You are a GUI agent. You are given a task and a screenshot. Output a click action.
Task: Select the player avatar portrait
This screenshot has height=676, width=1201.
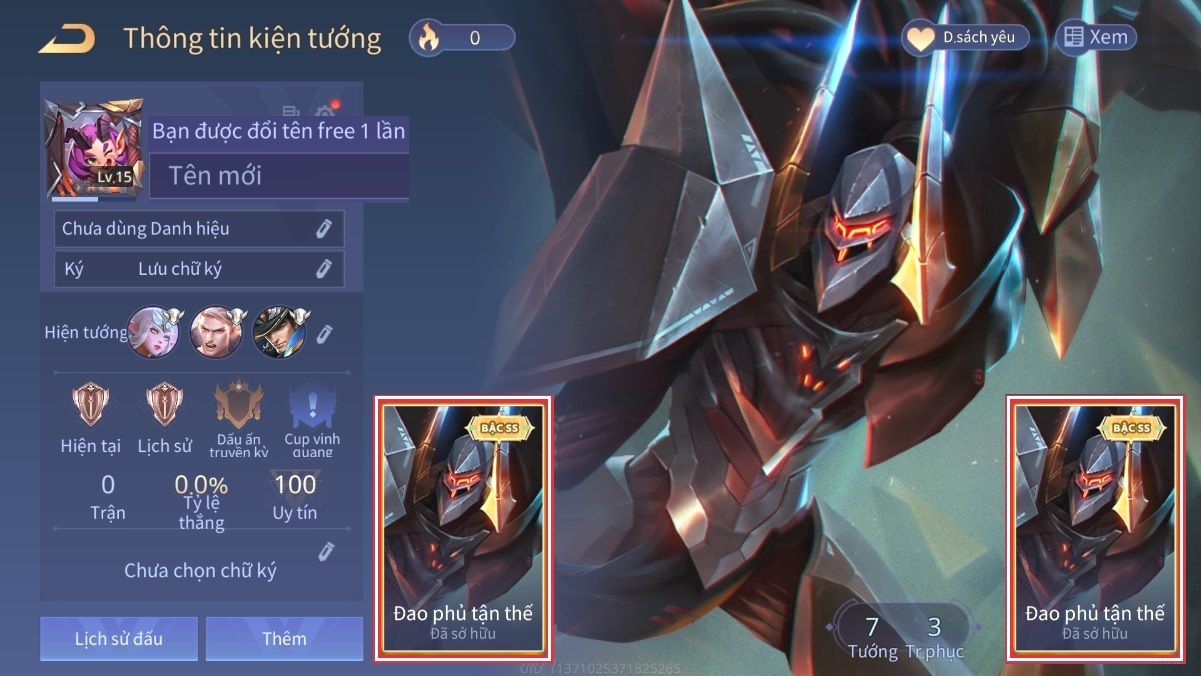pos(95,148)
